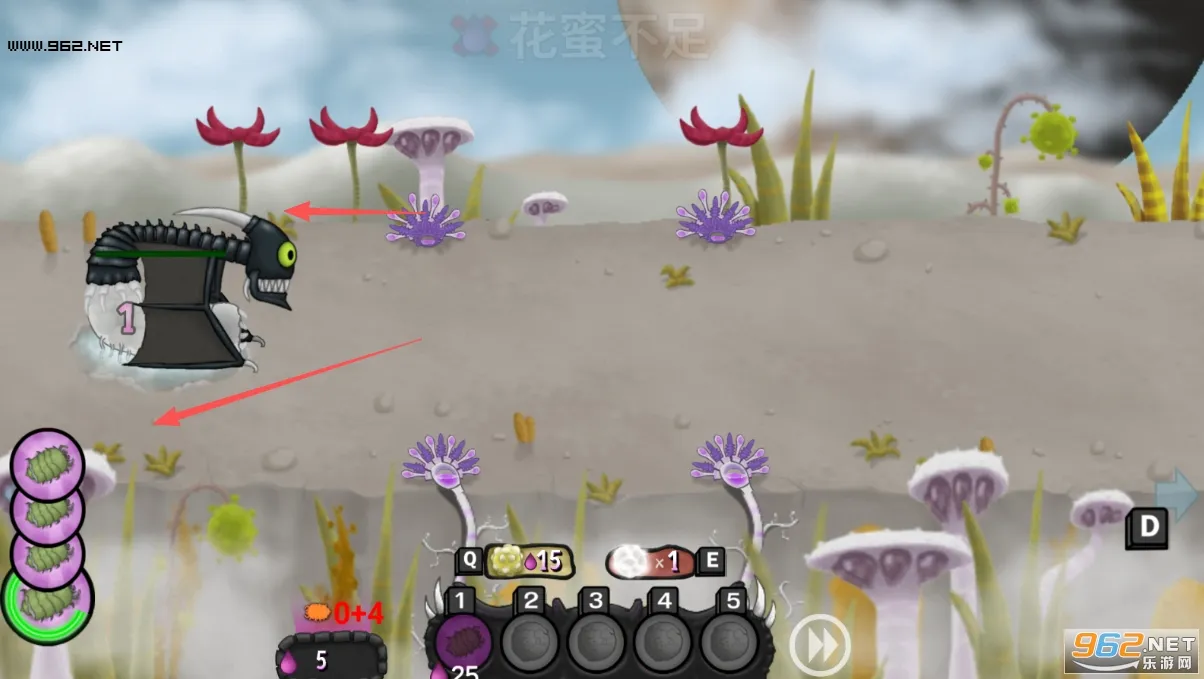Select the queued larva bubble with green ring
The image size is (1204, 679).
[48, 600]
